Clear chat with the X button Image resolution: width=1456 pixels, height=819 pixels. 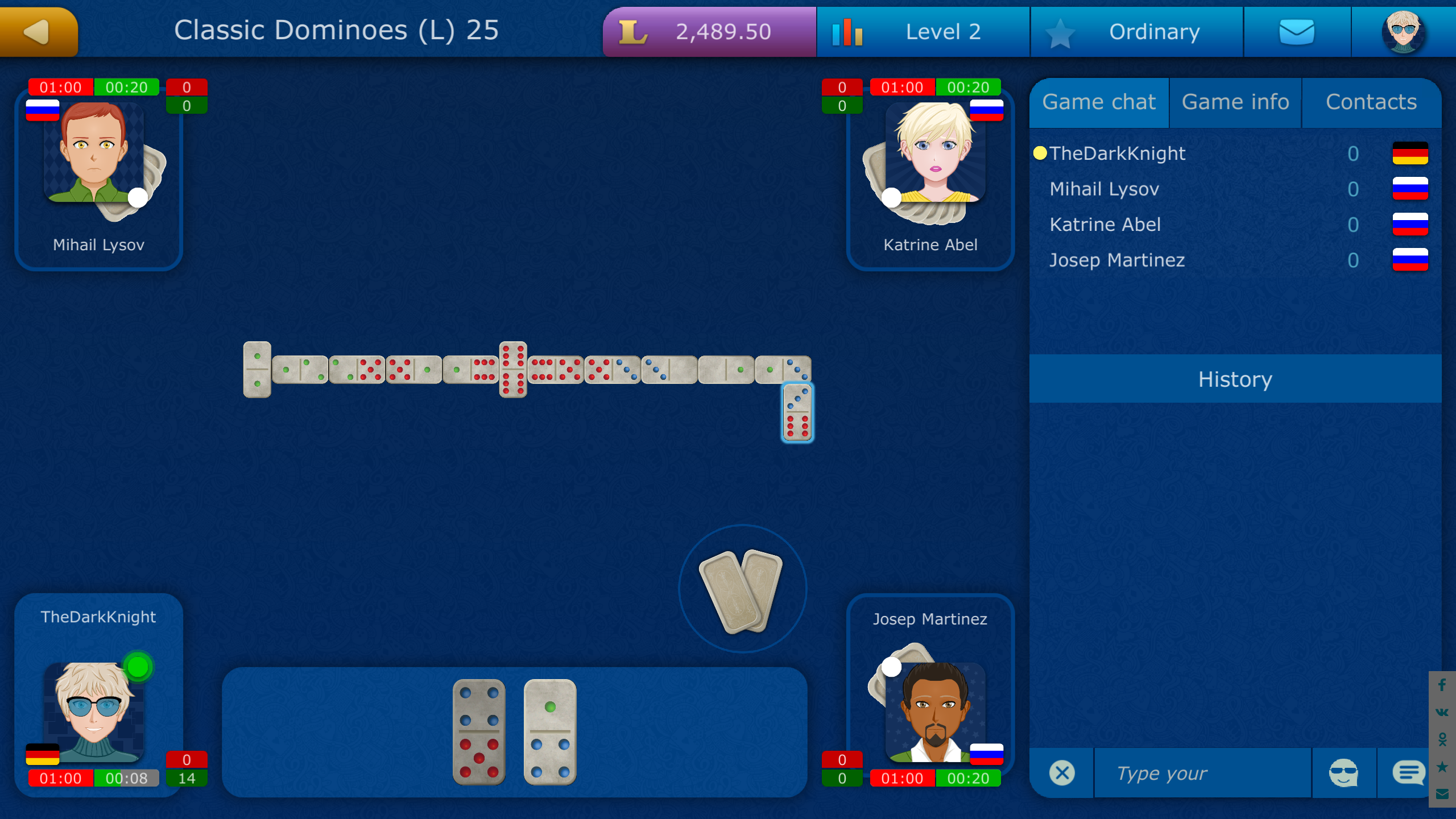pos(1061,772)
